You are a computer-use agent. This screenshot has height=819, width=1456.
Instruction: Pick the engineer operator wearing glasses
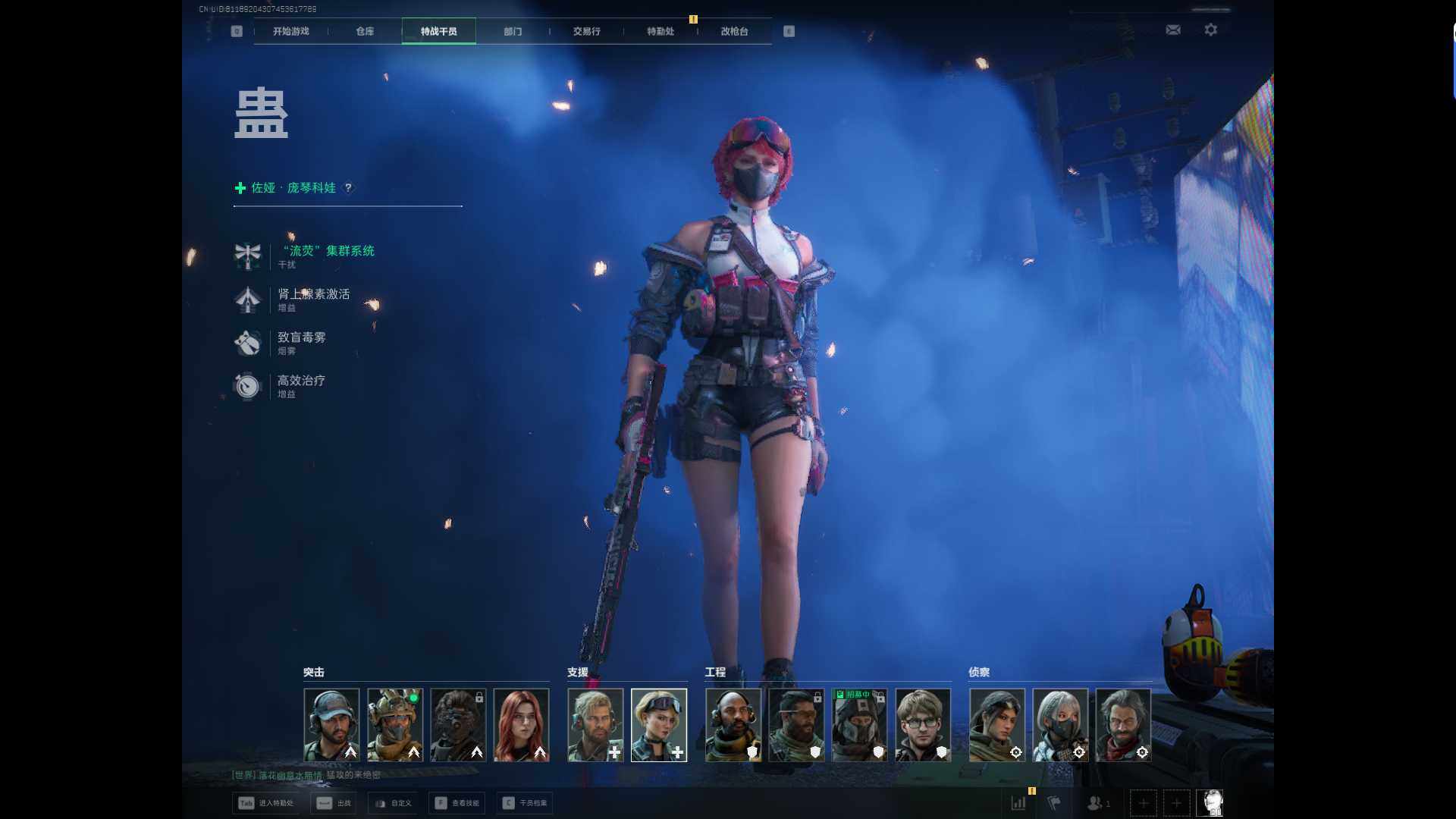(x=922, y=724)
